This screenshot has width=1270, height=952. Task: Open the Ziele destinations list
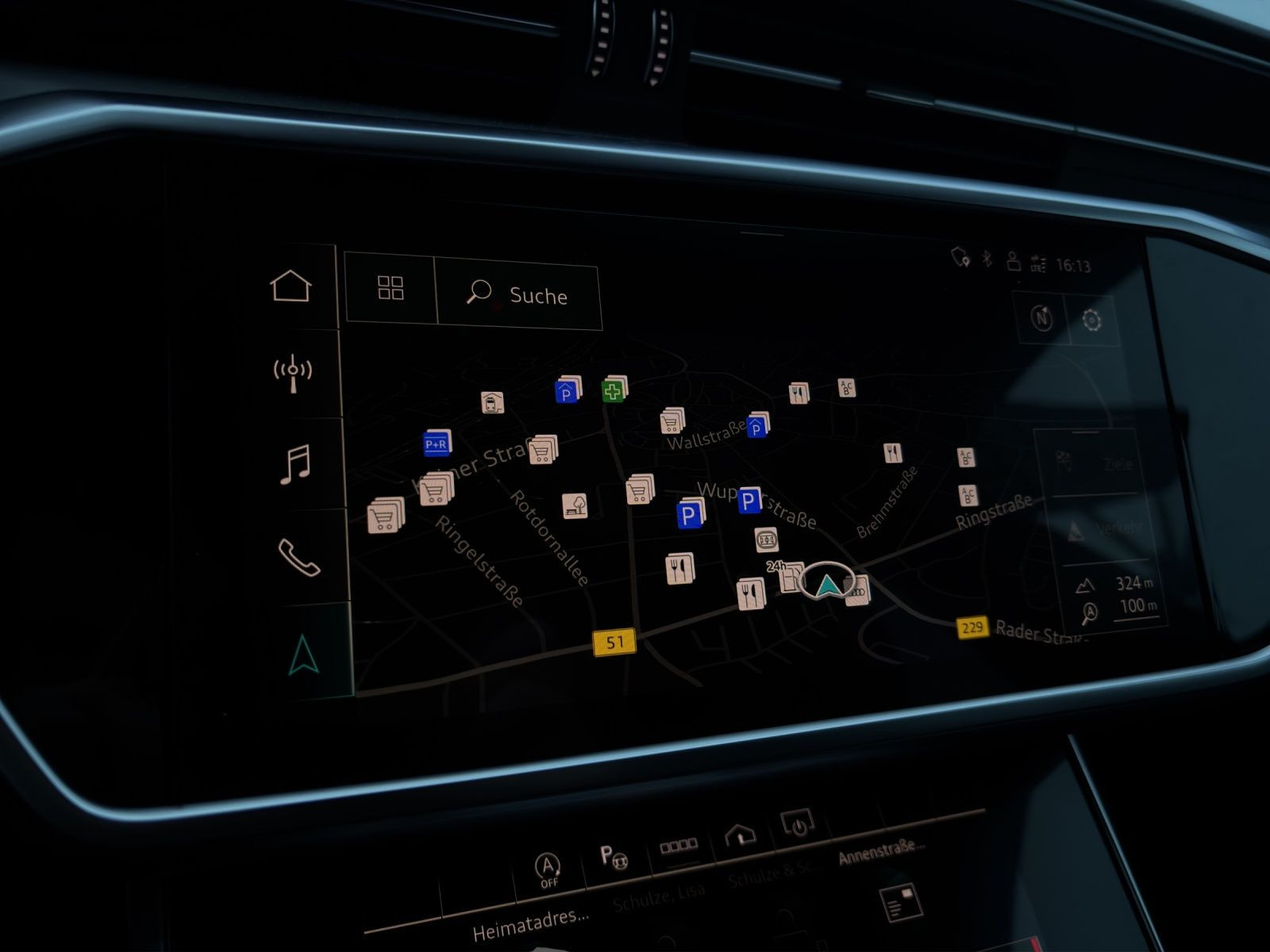[1094, 463]
